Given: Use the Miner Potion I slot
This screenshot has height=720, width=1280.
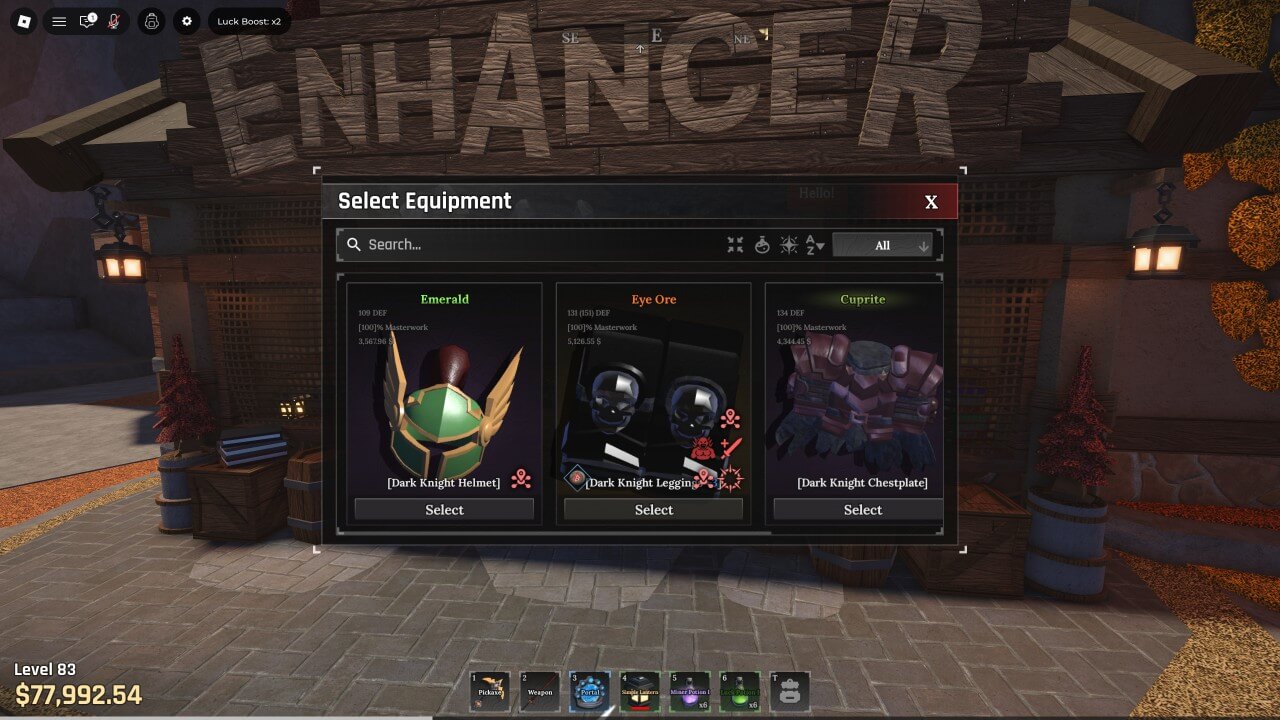Looking at the screenshot, I should pos(690,692).
